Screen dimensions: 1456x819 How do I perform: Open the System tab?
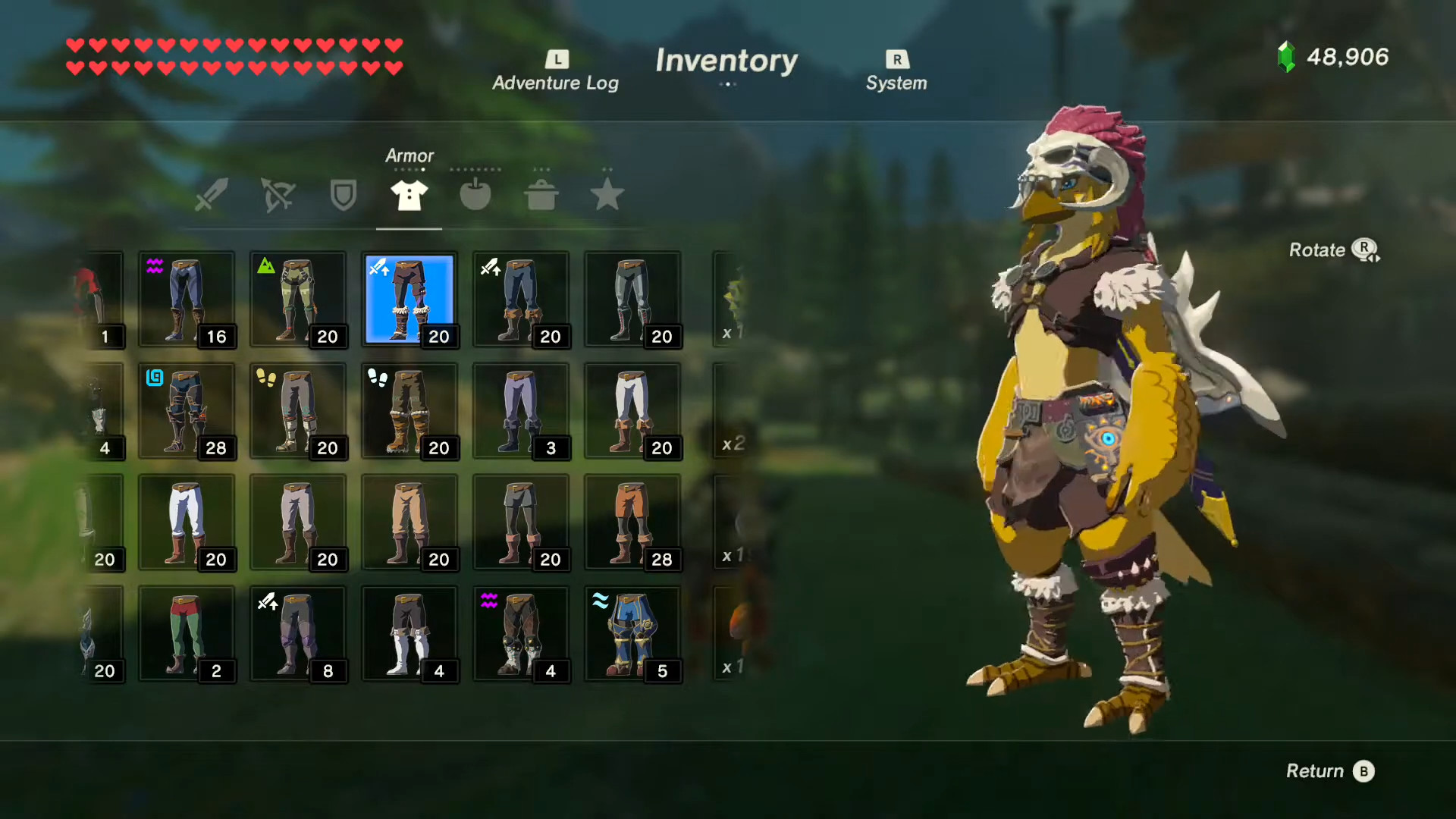[896, 68]
